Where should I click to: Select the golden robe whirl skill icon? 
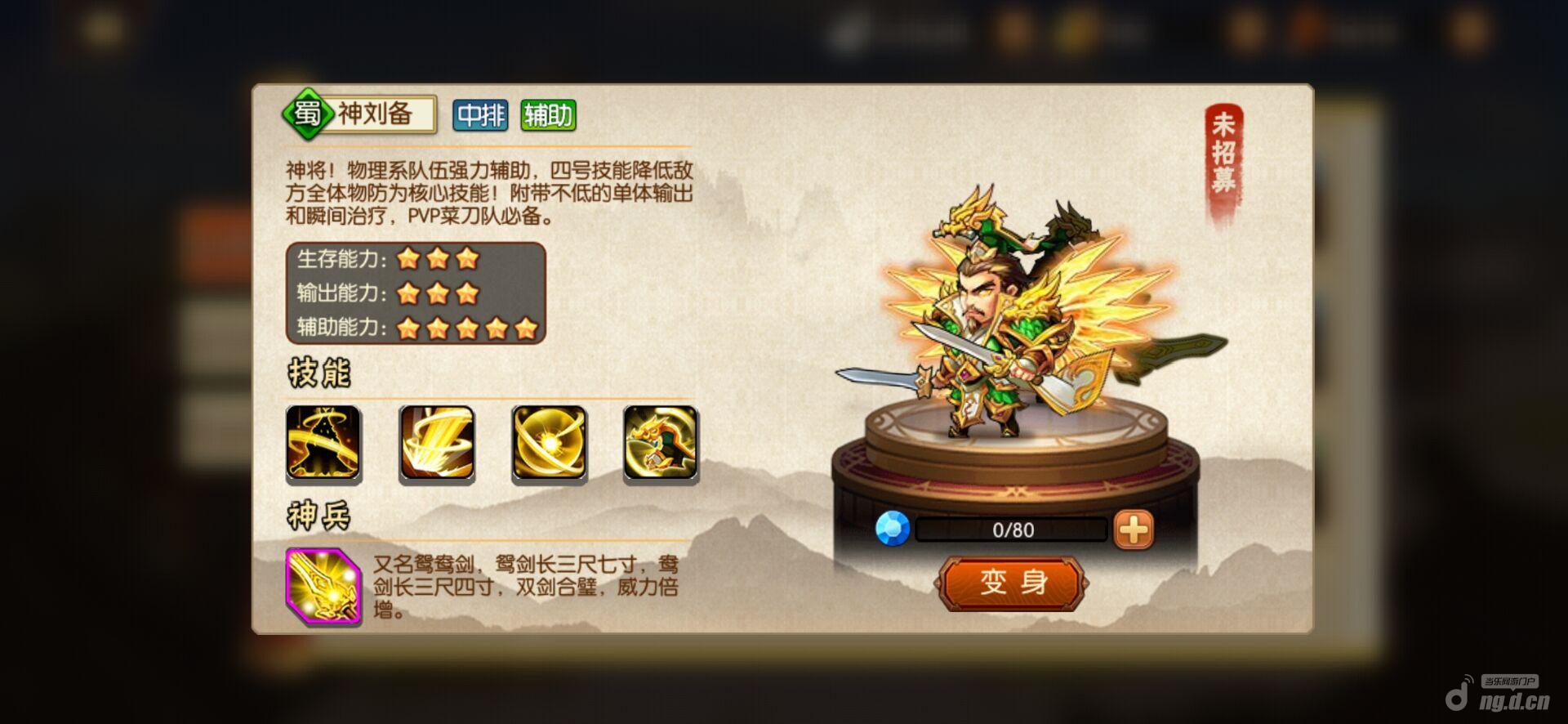(323, 442)
